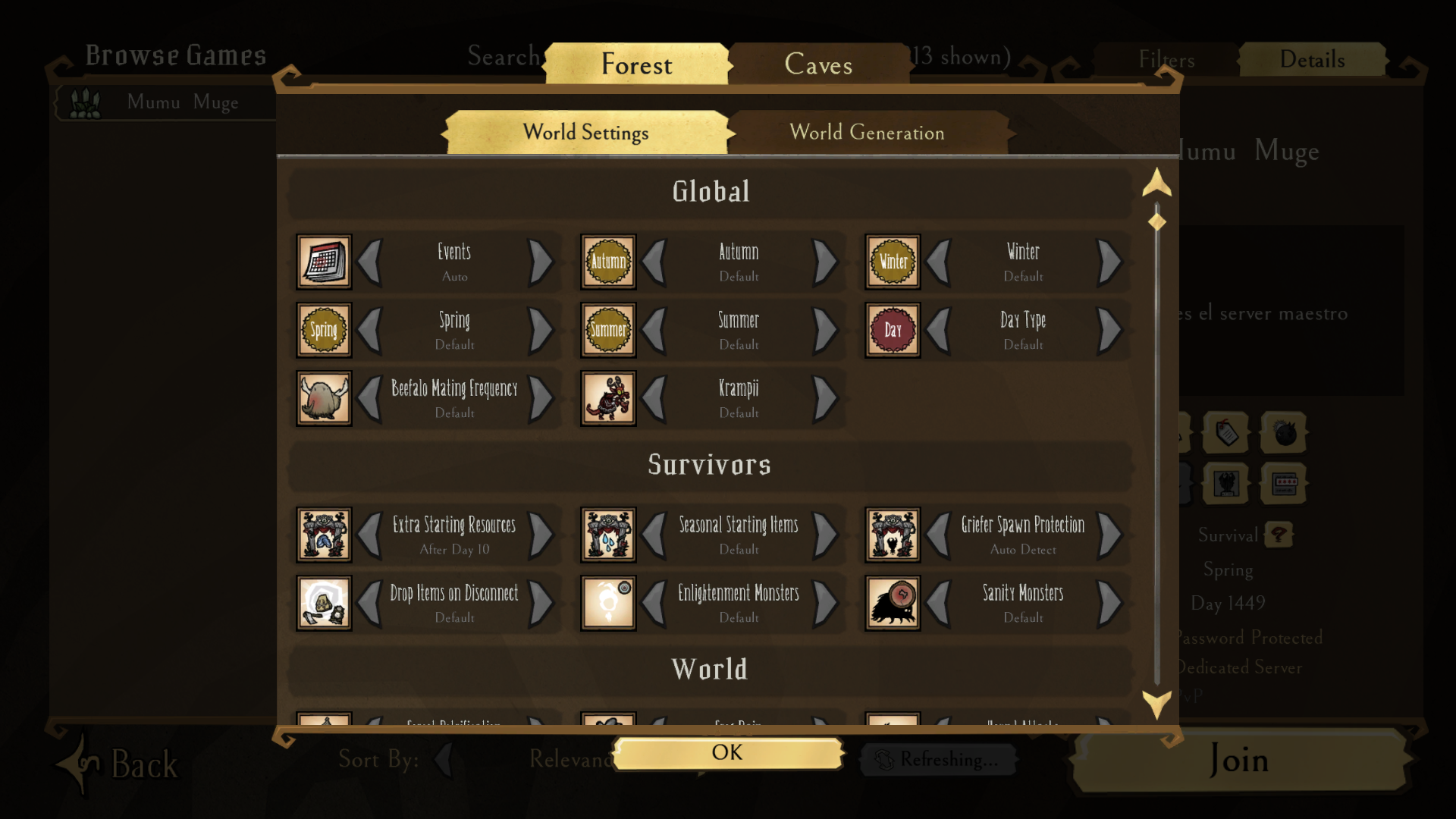
Task: Click the Join button
Action: tap(1239, 761)
